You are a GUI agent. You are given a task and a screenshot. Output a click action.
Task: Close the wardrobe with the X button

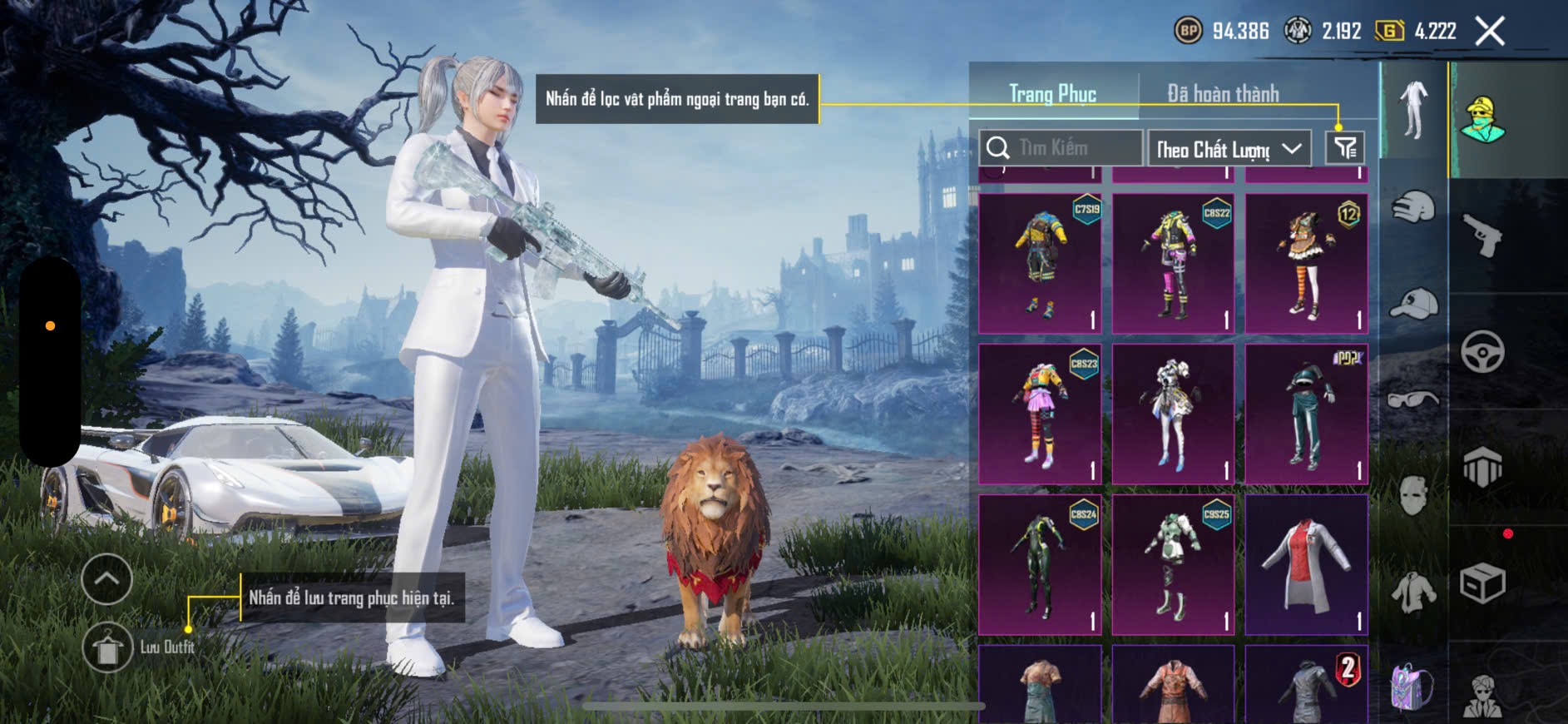pos(1490,32)
